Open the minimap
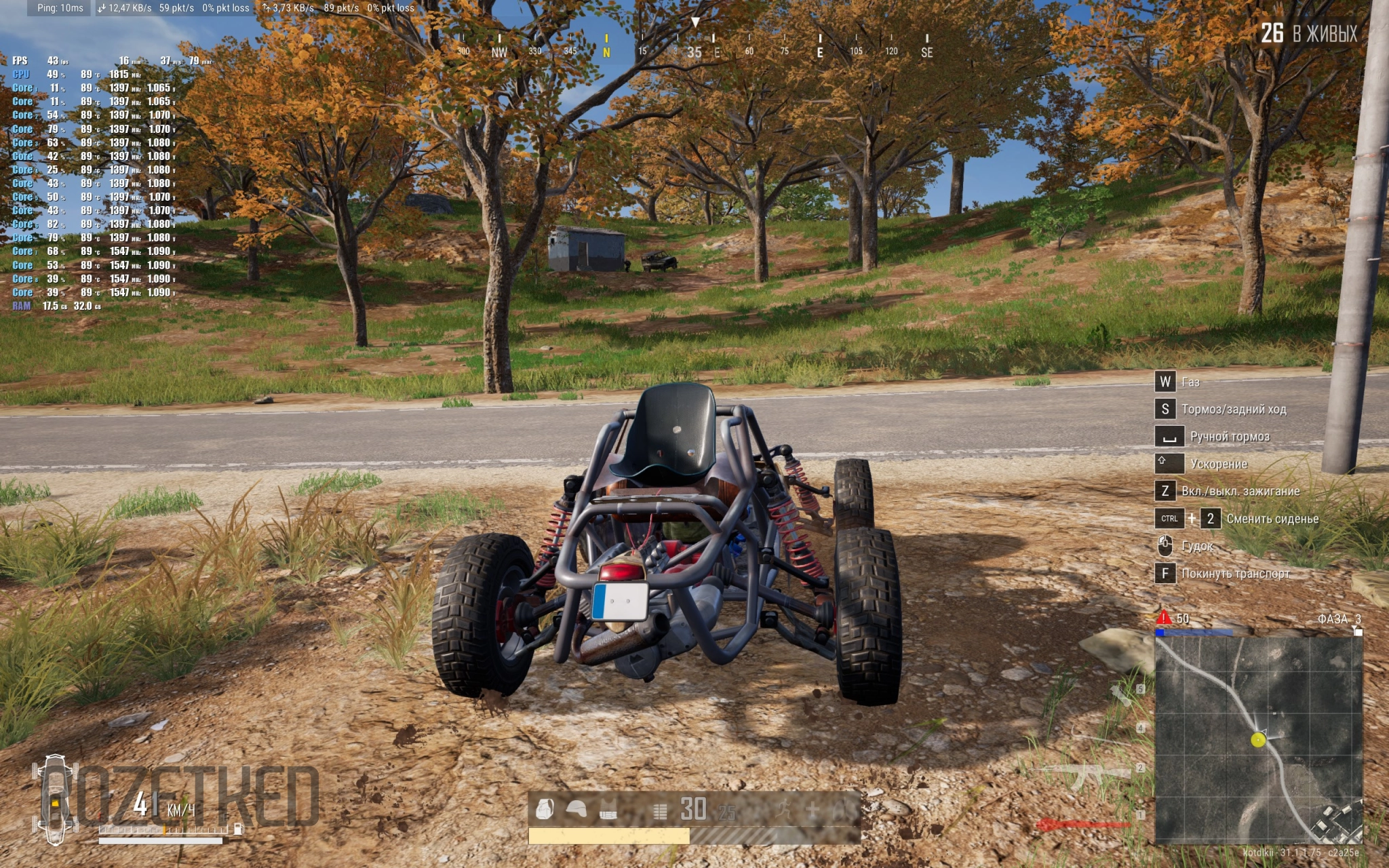The width and height of the screenshot is (1389, 868). pyautogui.click(x=1258, y=740)
